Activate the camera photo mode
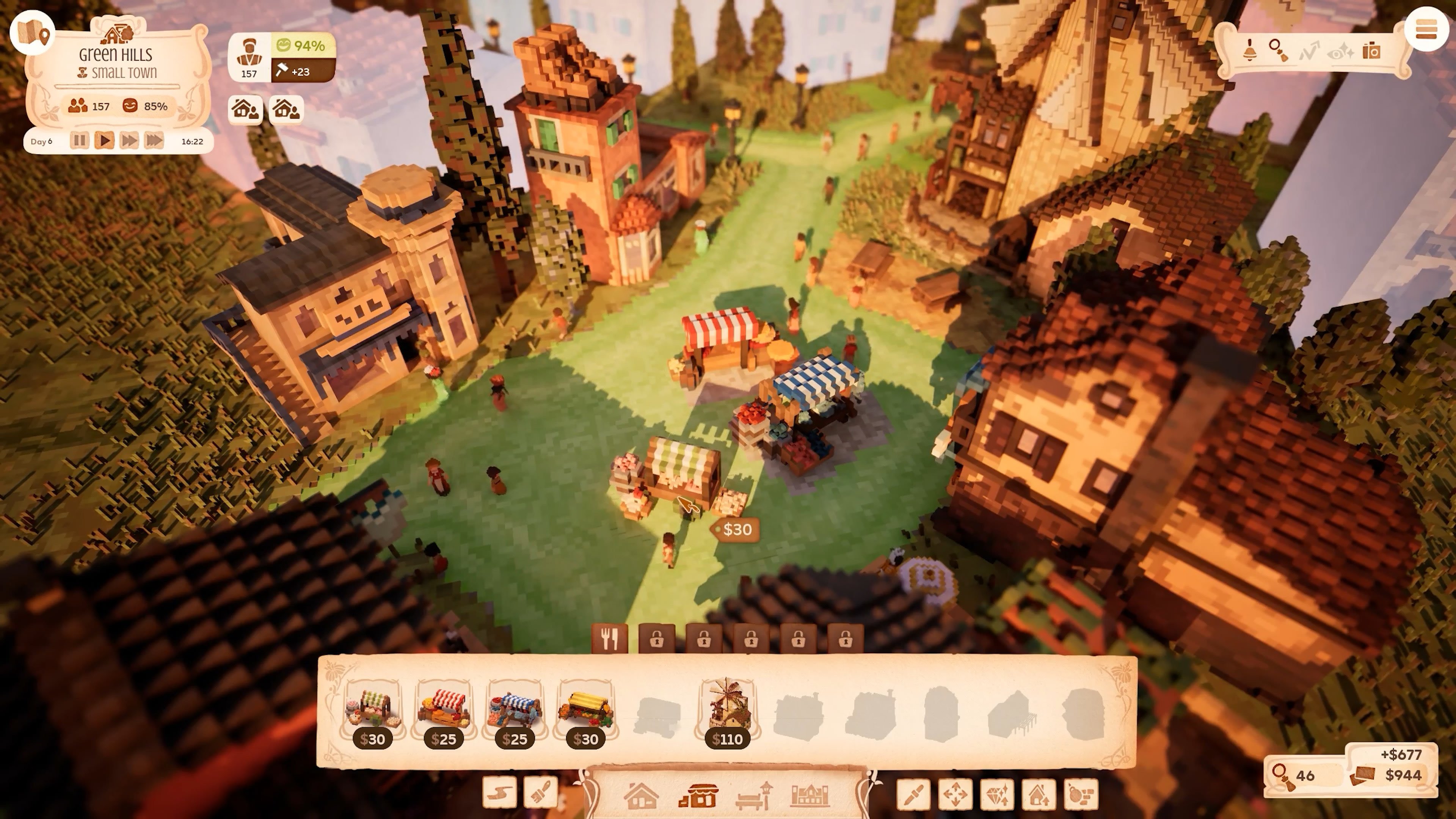1456x819 pixels. coord(1371,51)
